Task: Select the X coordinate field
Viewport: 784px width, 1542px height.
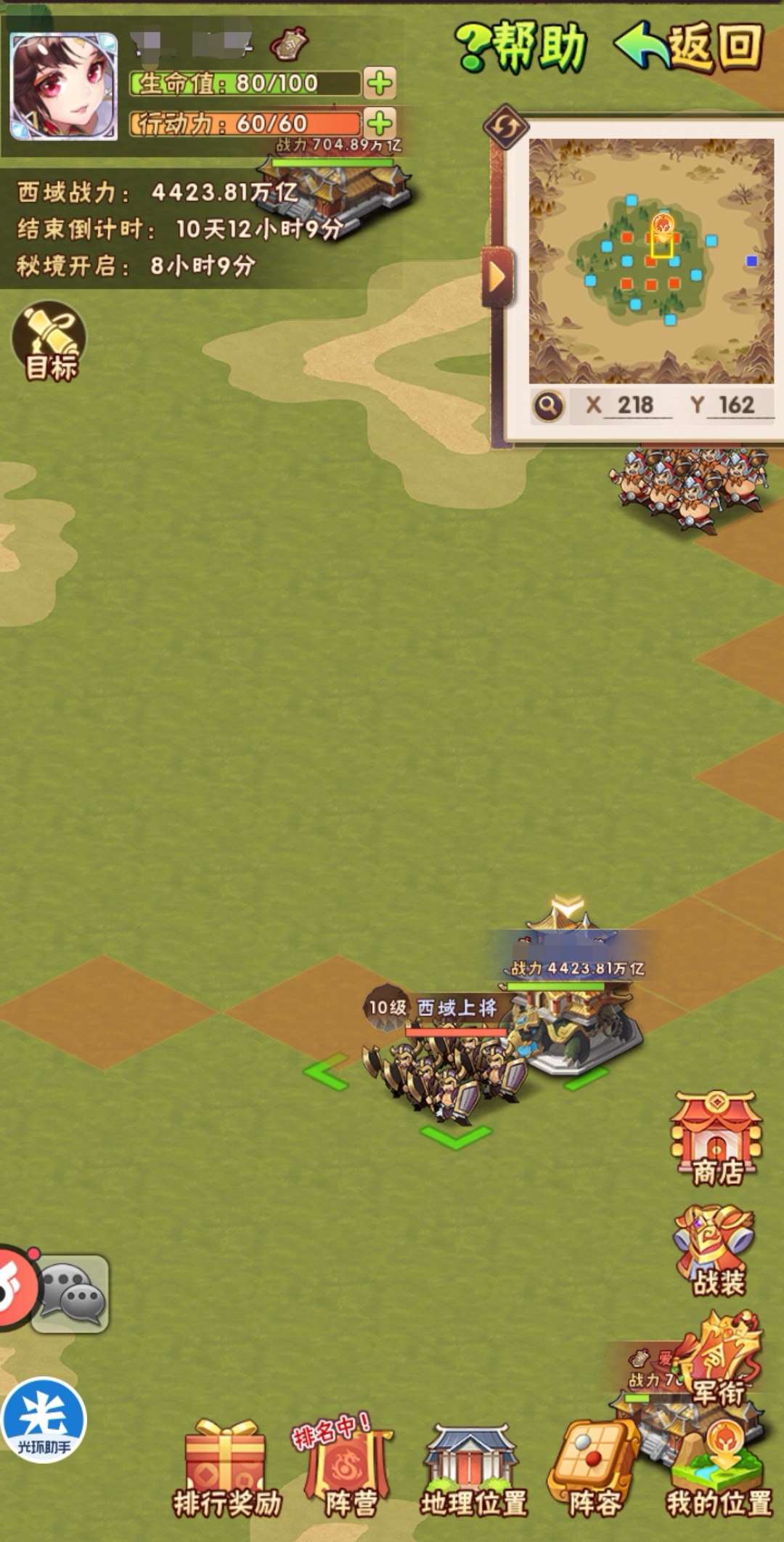Action: [x=634, y=405]
